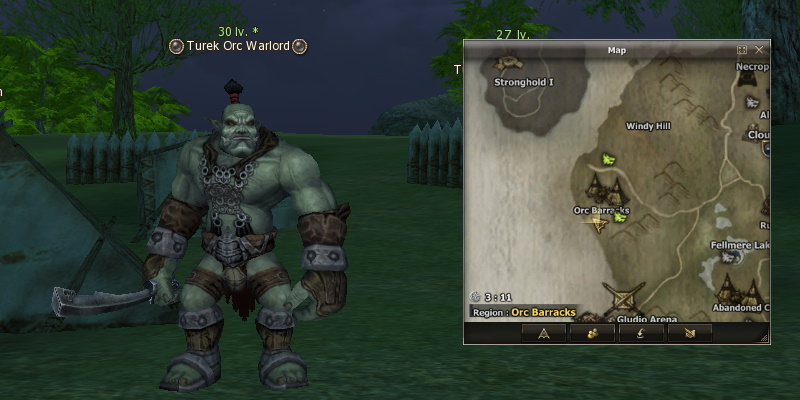This screenshot has height=400, width=800.
Task: Click the Windy Hill map label
Action: click(x=648, y=127)
